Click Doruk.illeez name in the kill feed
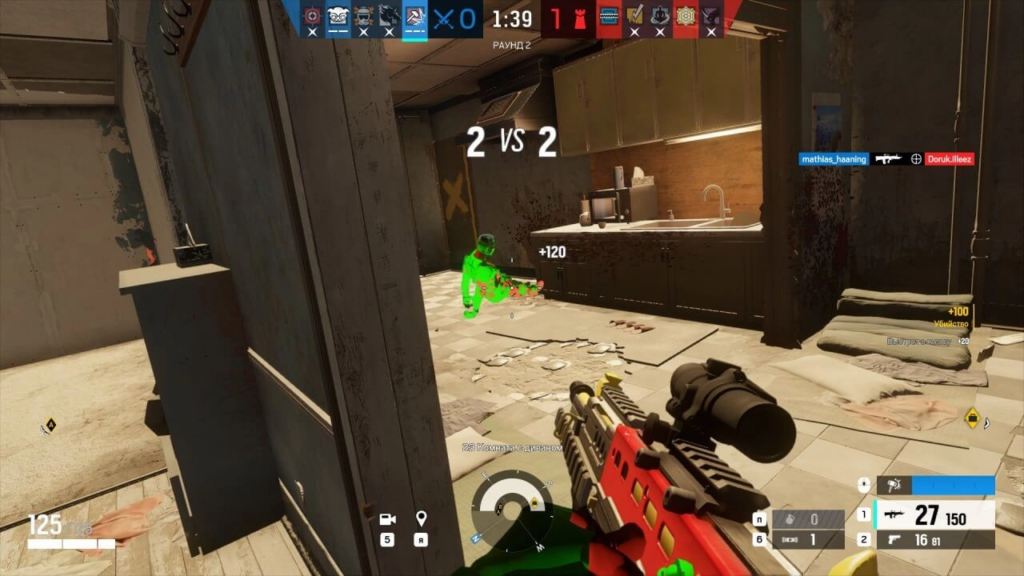 948,159
